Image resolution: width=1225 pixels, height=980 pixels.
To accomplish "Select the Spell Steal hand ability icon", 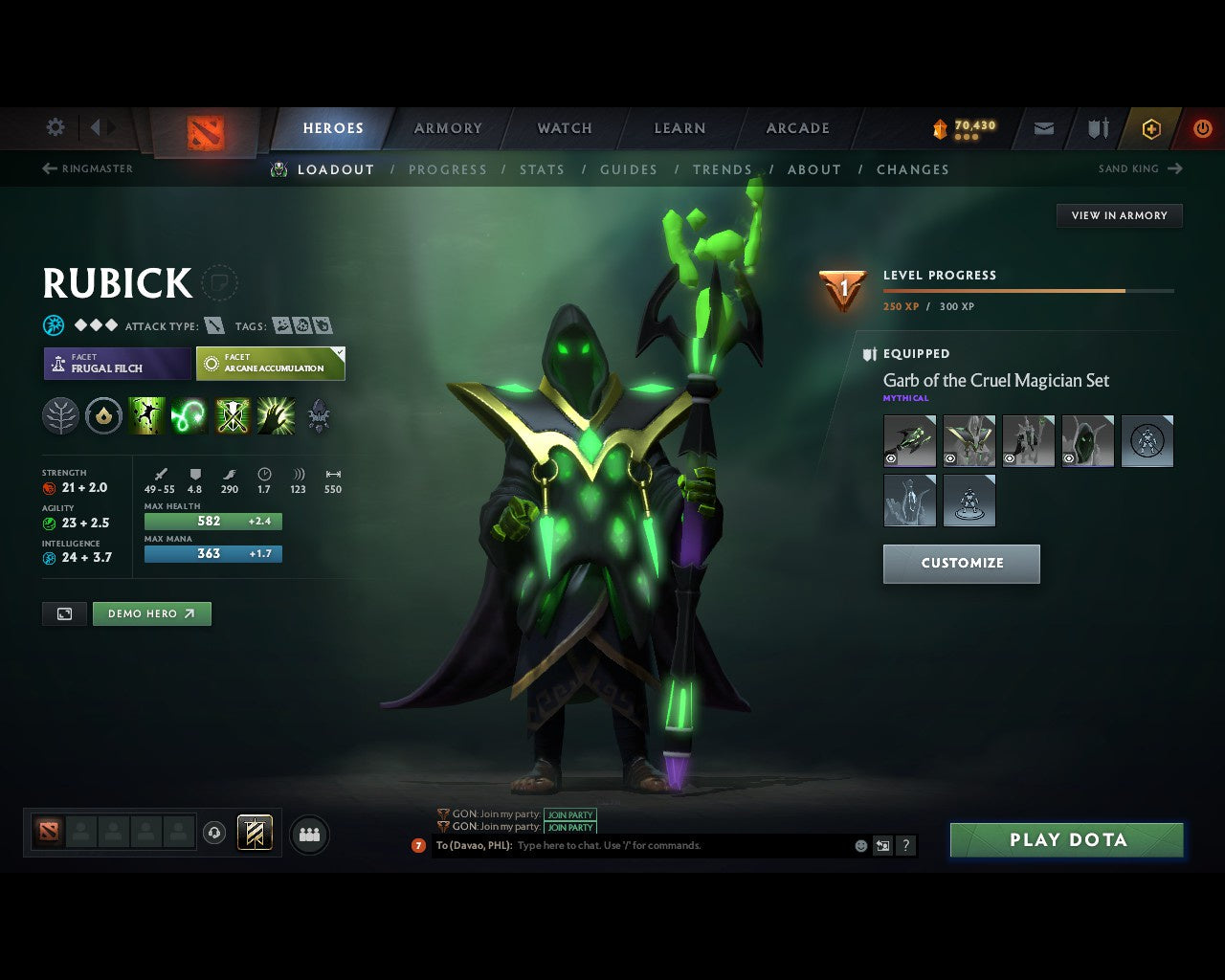I will [276, 414].
